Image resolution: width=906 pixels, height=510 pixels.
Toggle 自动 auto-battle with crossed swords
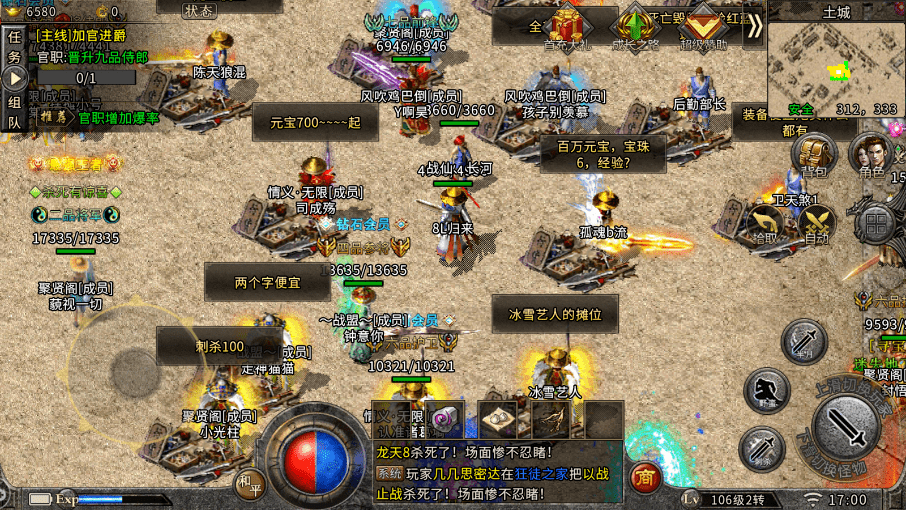pos(816,225)
